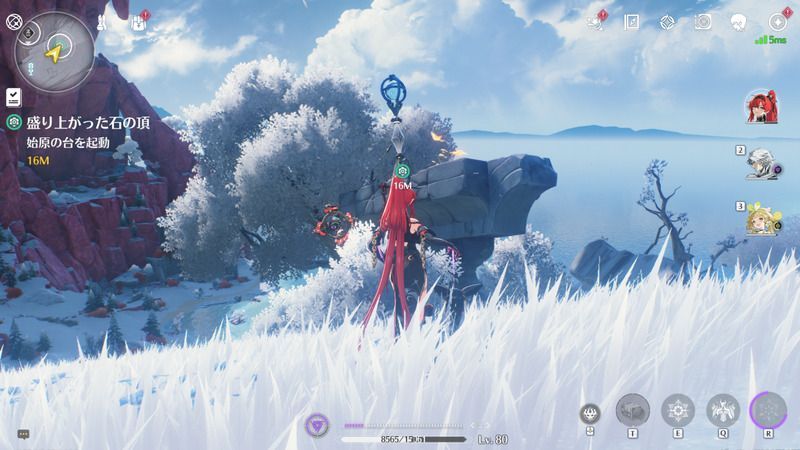800x450 pixels.
Task: Open the quest checklist icon below the minimap
Action: click(x=13, y=96)
